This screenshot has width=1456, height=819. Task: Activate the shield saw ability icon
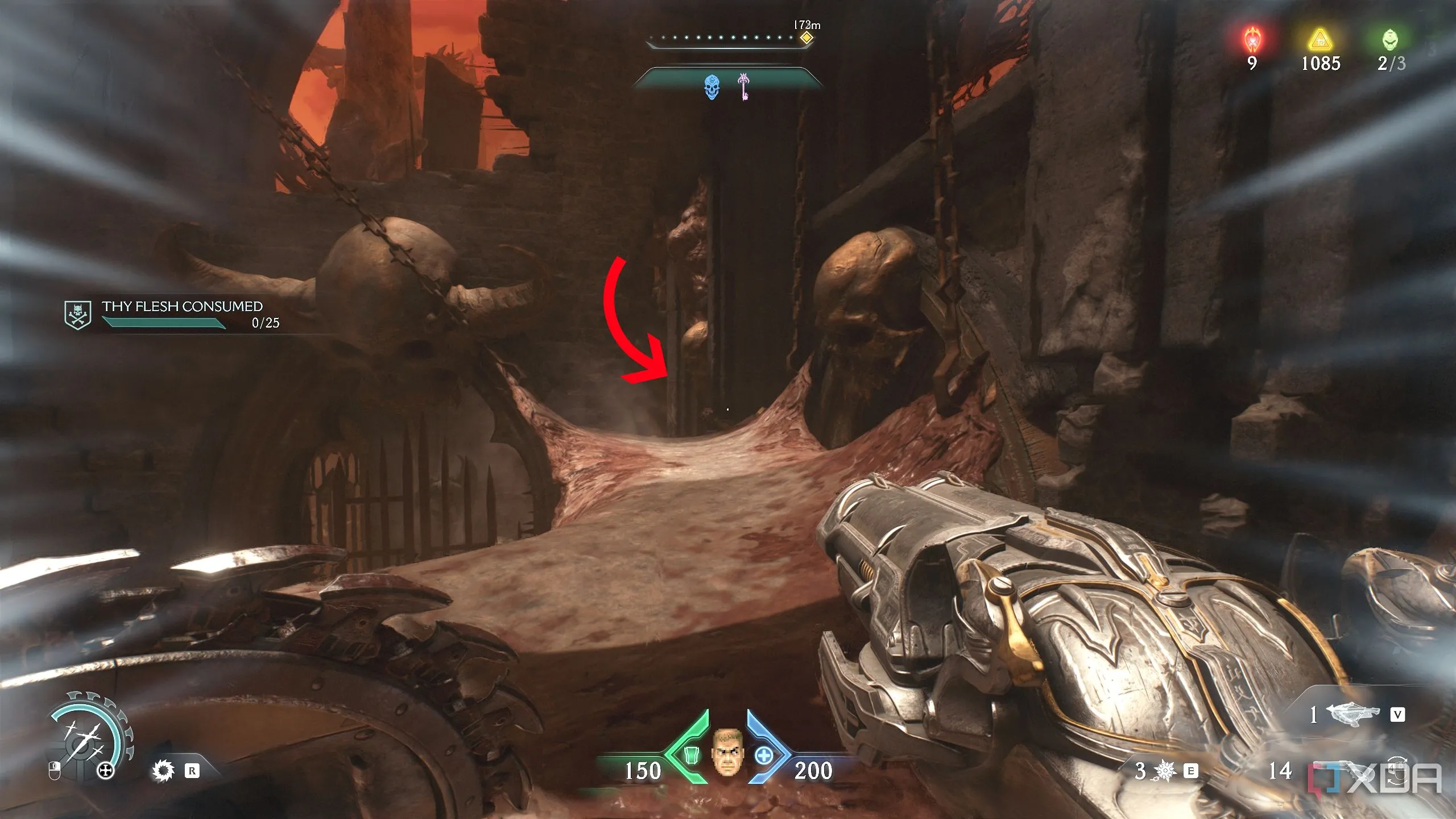pyautogui.click(x=164, y=771)
